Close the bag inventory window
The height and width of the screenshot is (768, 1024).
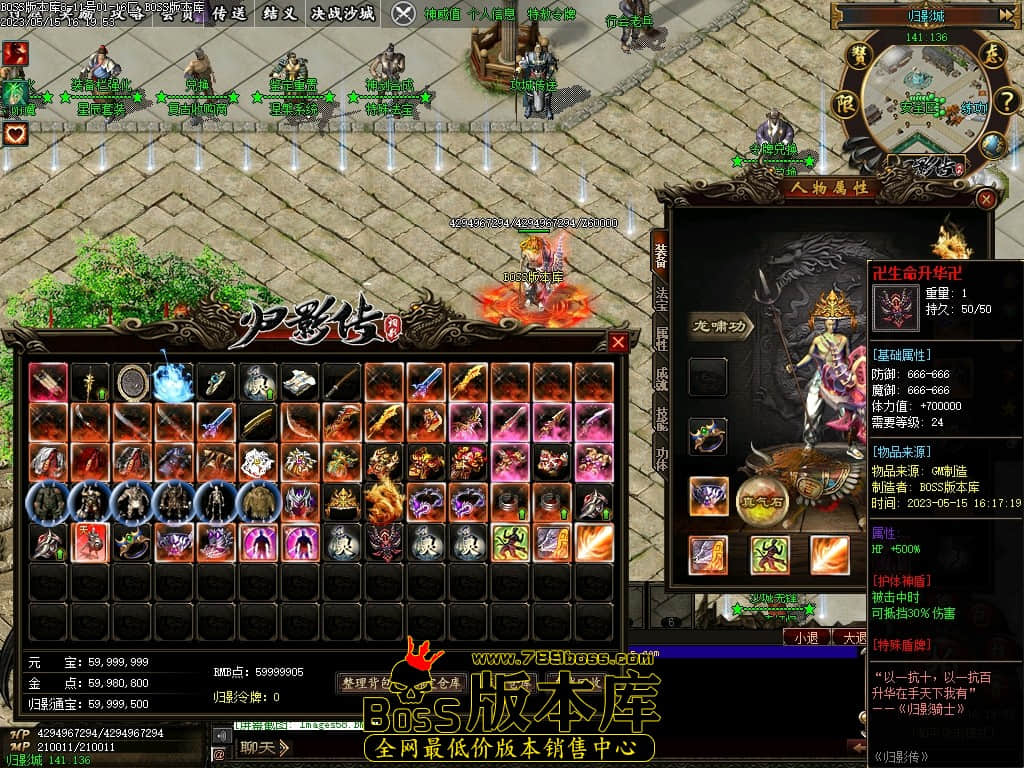point(618,343)
